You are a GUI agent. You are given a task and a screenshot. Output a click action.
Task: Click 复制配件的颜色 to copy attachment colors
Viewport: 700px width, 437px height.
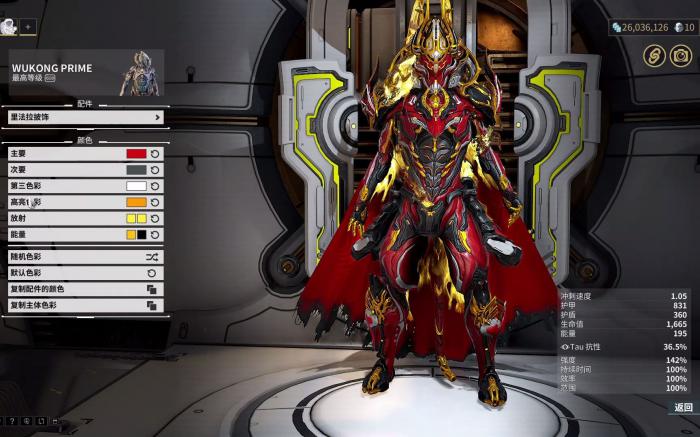click(x=84, y=289)
